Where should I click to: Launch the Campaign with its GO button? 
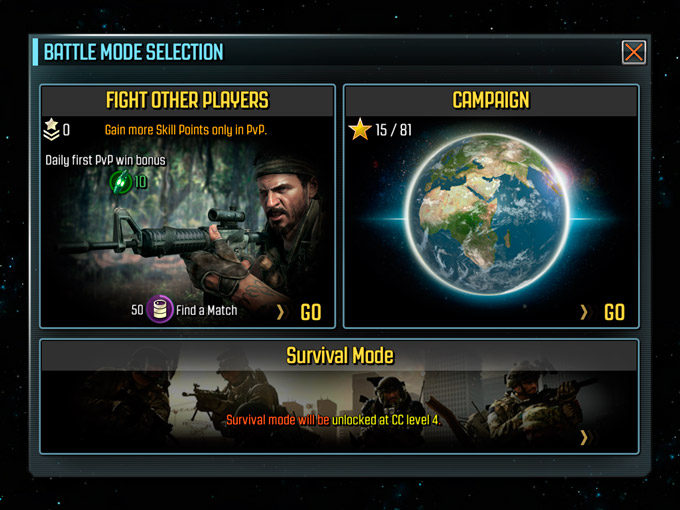tap(614, 312)
